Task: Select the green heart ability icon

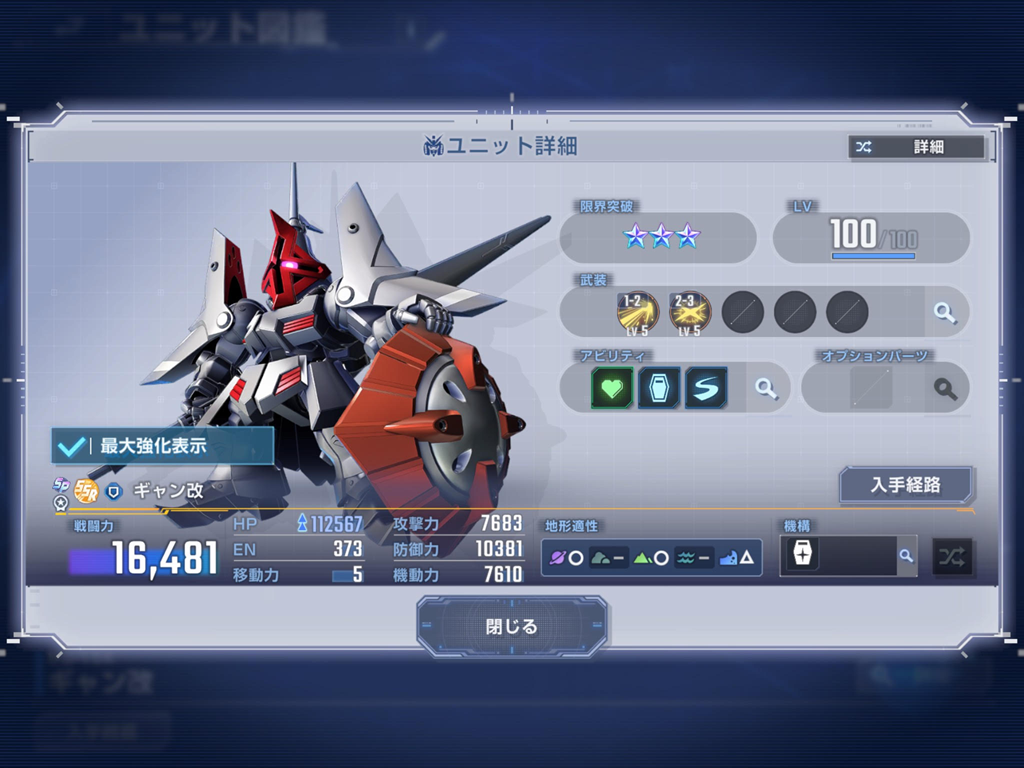Action: click(x=612, y=388)
